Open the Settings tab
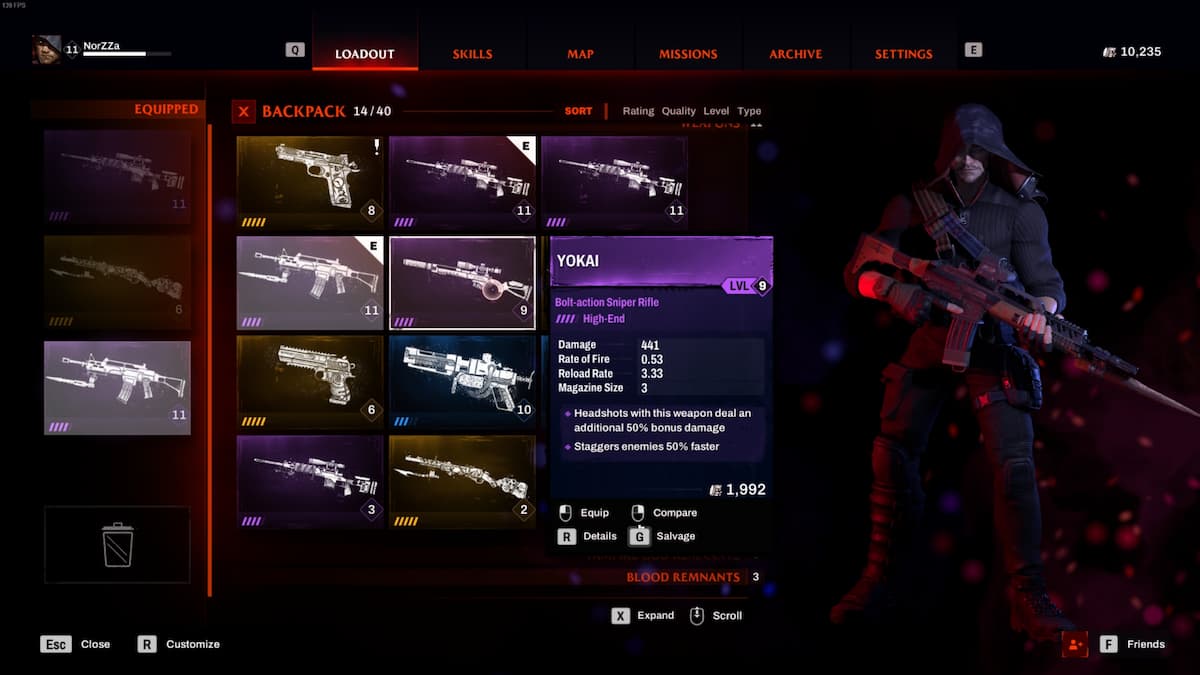The width and height of the screenshot is (1200, 675). pos(903,54)
